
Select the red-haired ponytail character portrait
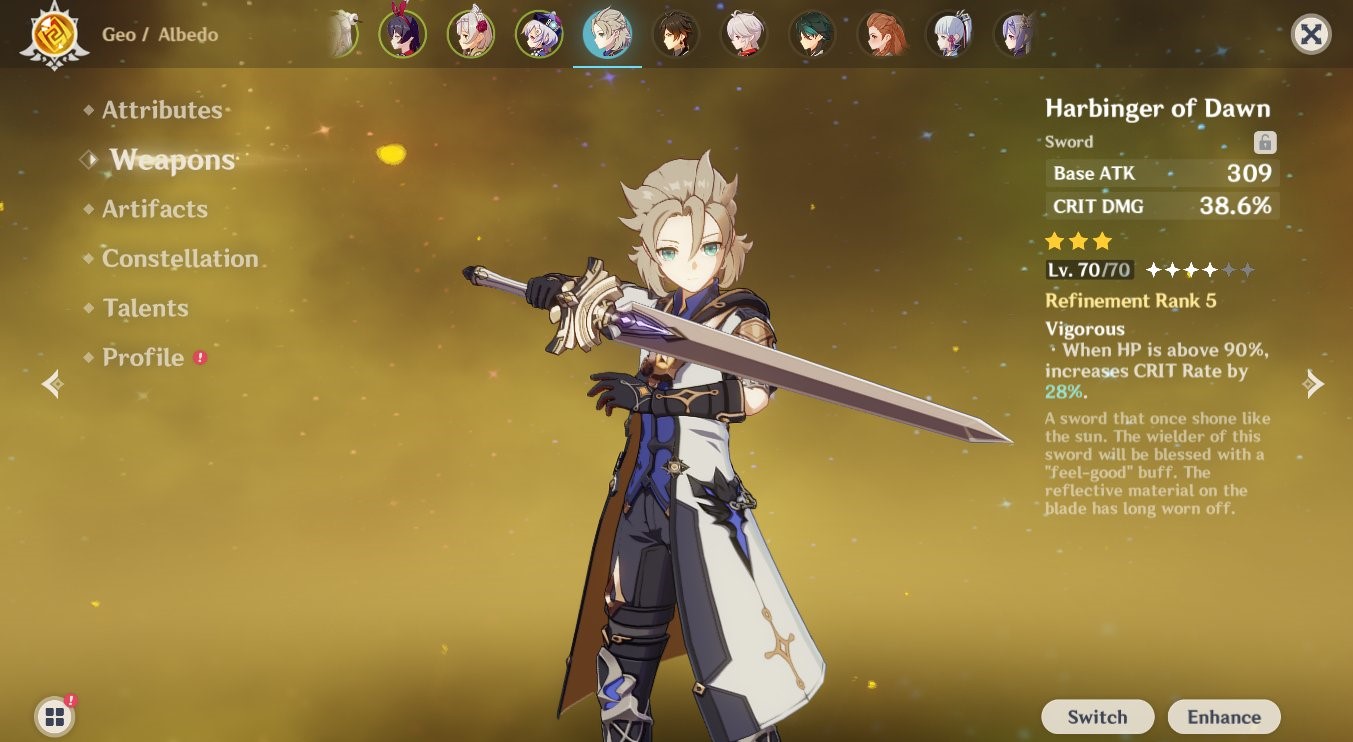pos(882,35)
